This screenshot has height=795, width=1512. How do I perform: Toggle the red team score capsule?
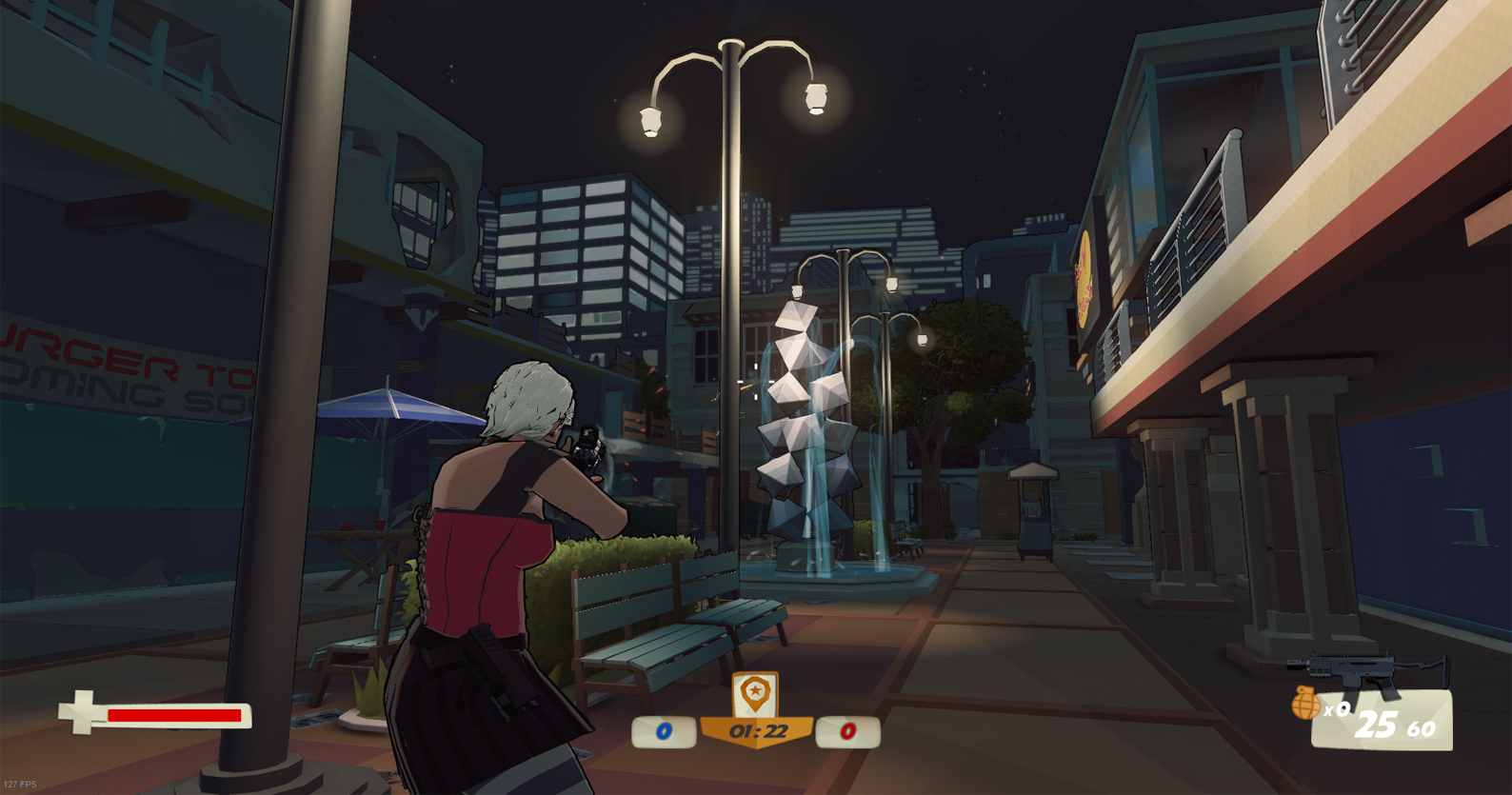click(847, 730)
